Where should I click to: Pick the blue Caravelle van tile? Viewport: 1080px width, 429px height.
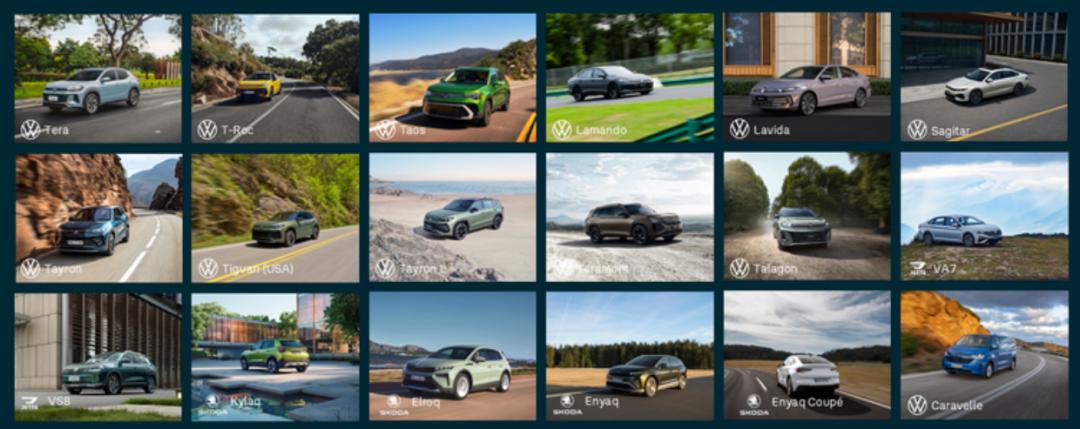pos(984,356)
